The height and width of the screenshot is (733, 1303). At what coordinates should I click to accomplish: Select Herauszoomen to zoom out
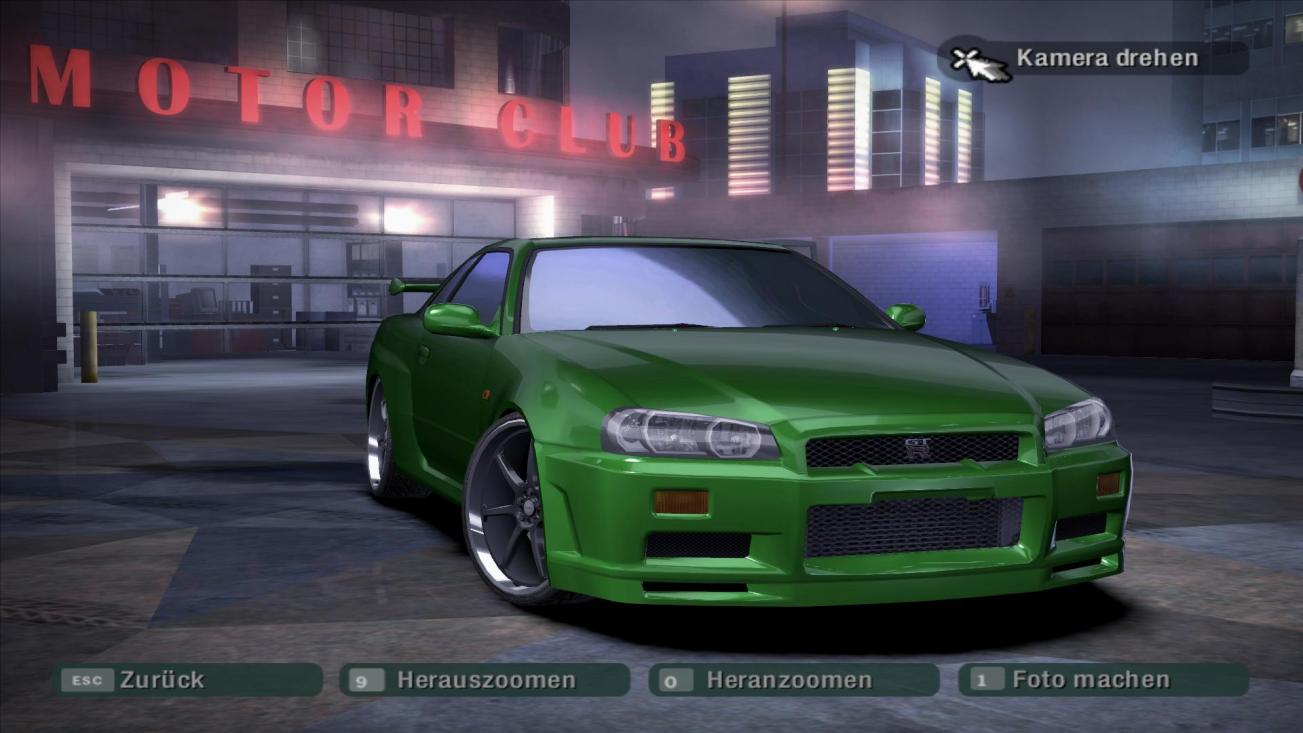[x=485, y=680]
